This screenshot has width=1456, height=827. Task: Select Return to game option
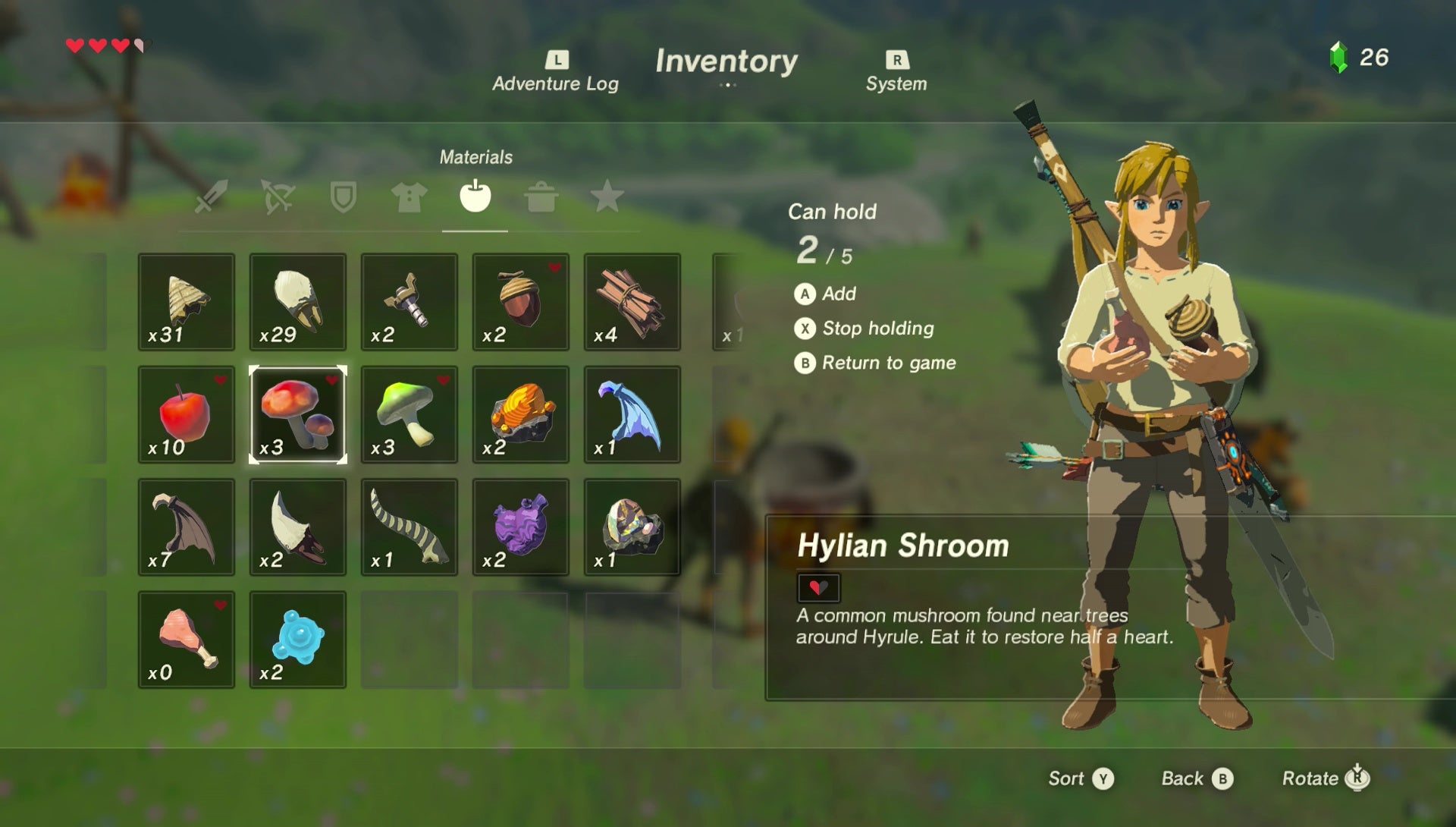click(x=886, y=363)
